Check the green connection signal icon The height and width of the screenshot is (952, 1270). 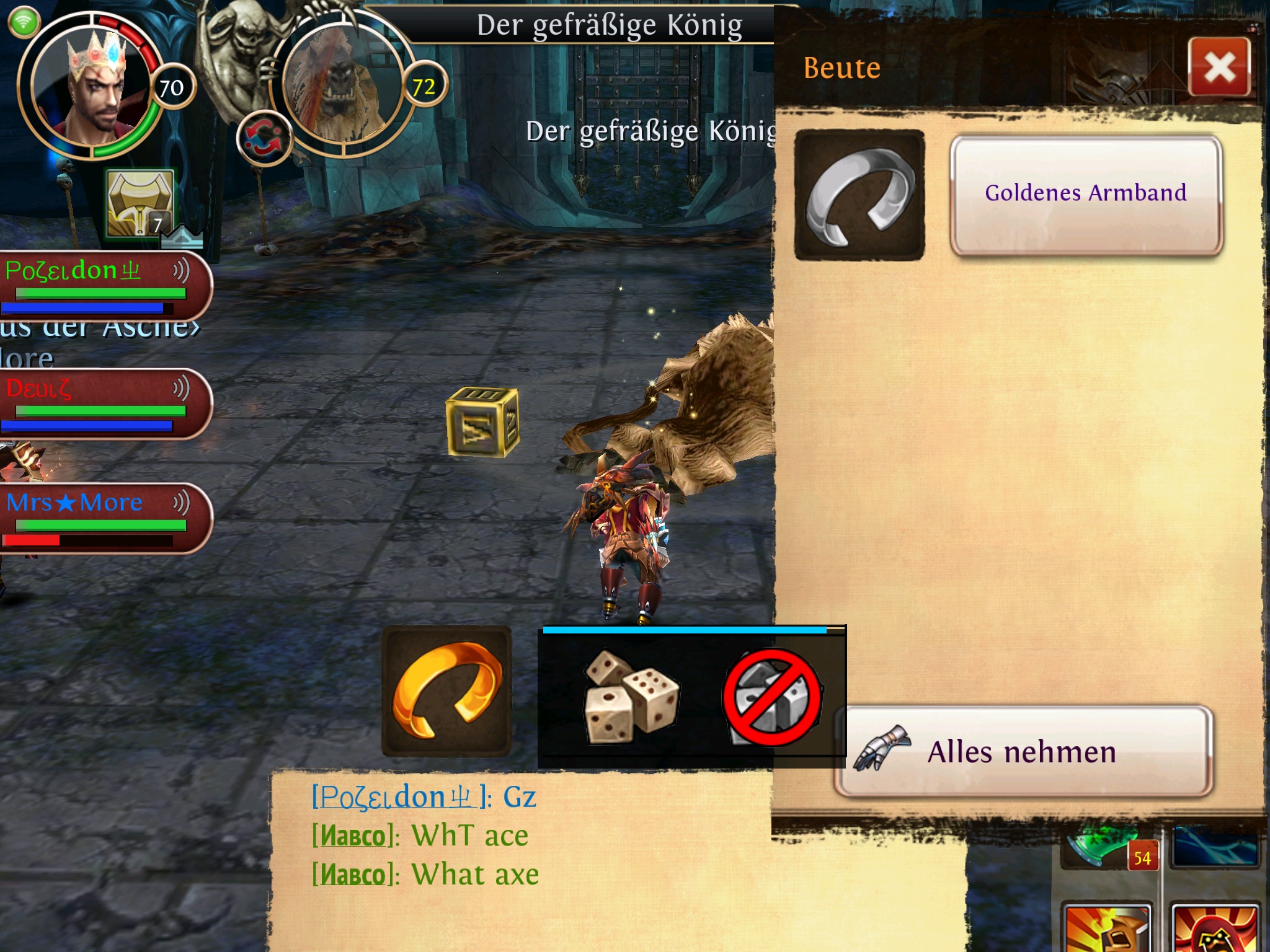point(24,22)
